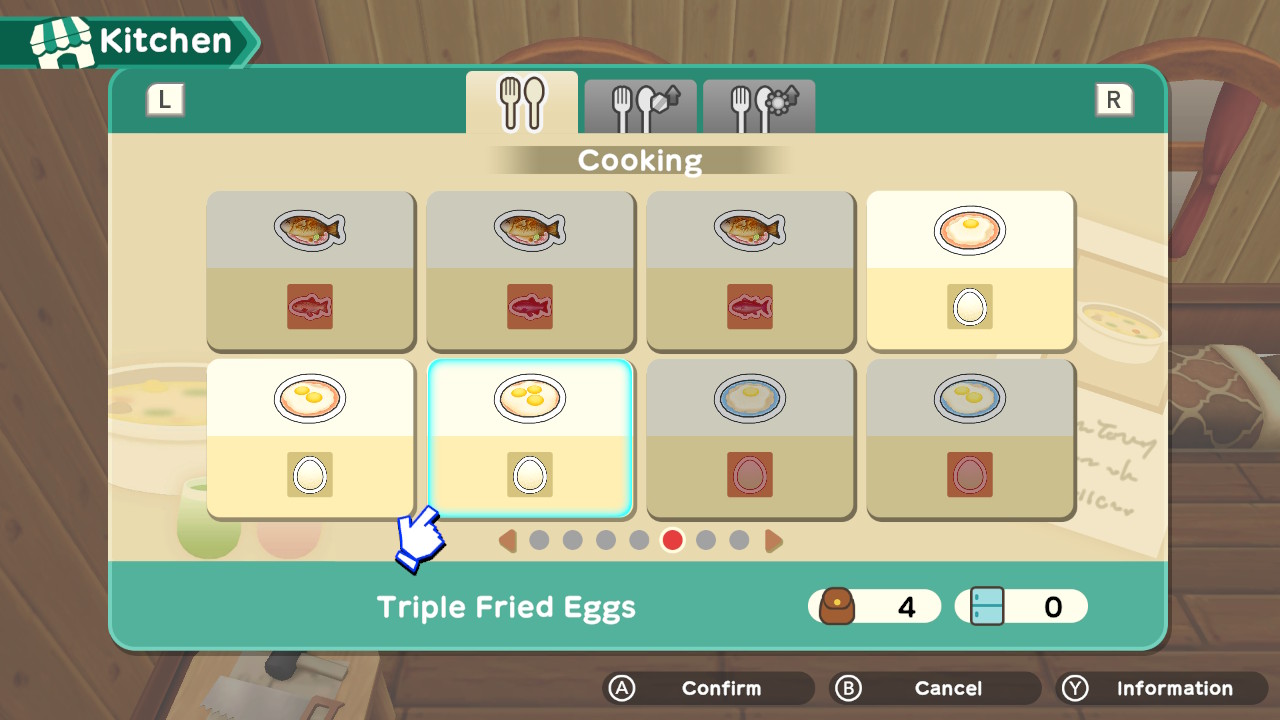
Task: Select the top-left Grilled Fish recipe card
Action: (310, 270)
